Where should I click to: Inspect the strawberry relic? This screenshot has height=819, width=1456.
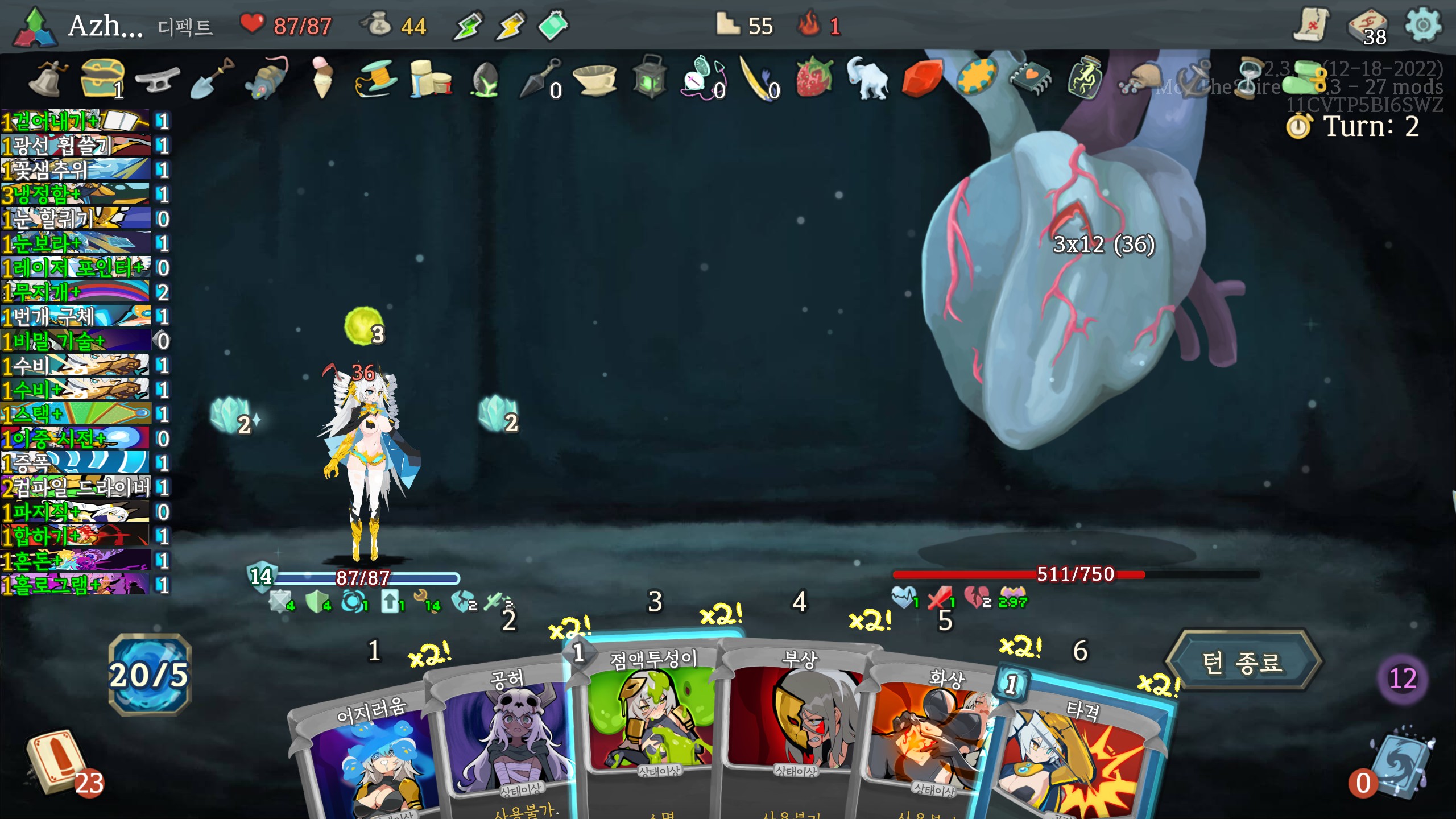(813, 76)
